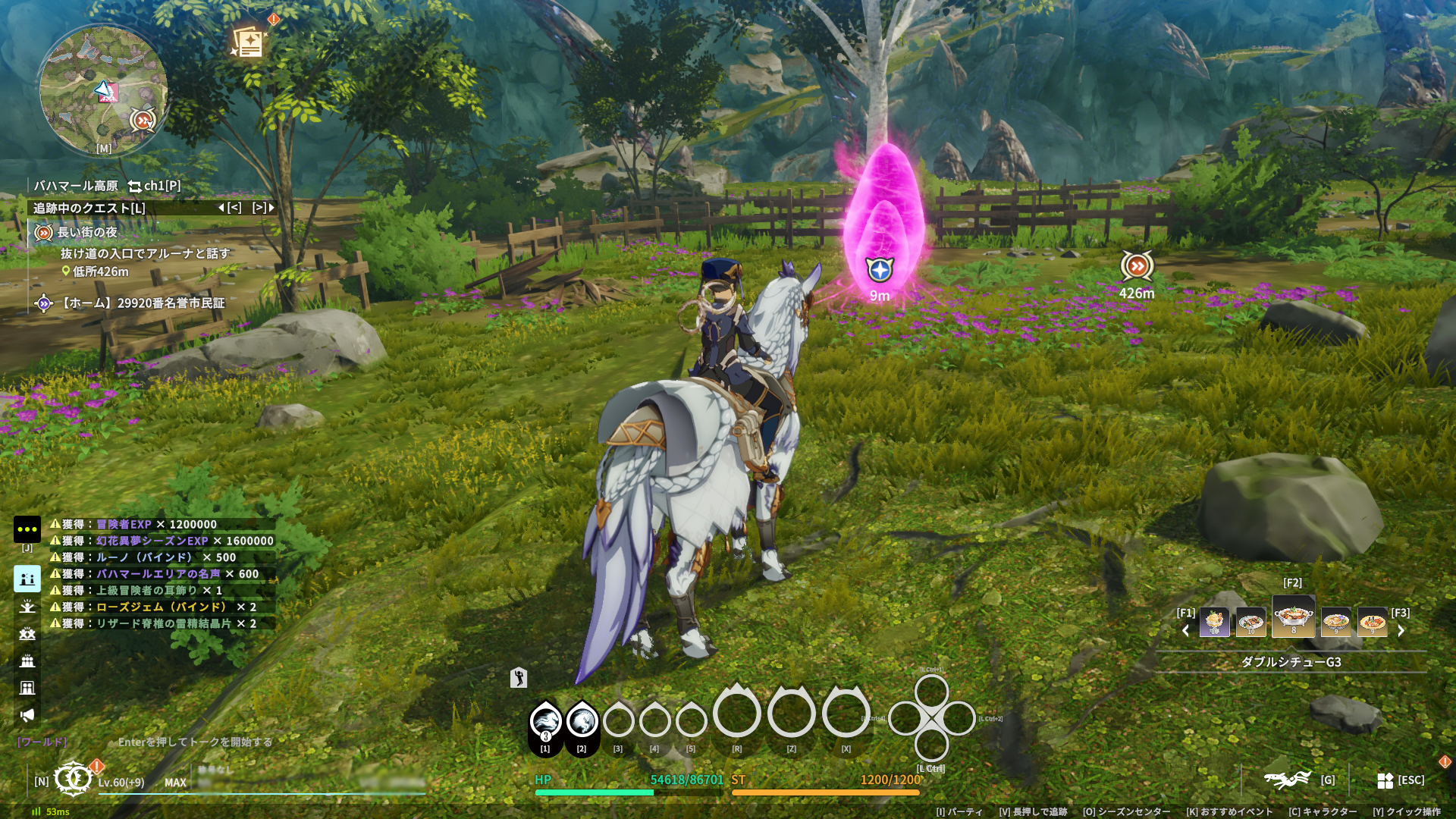The width and height of the screenshot is (1456, 819).
Task: Open the emote gesture icon above skill bar
Action: pyautogui.click(x=519, y=677)
